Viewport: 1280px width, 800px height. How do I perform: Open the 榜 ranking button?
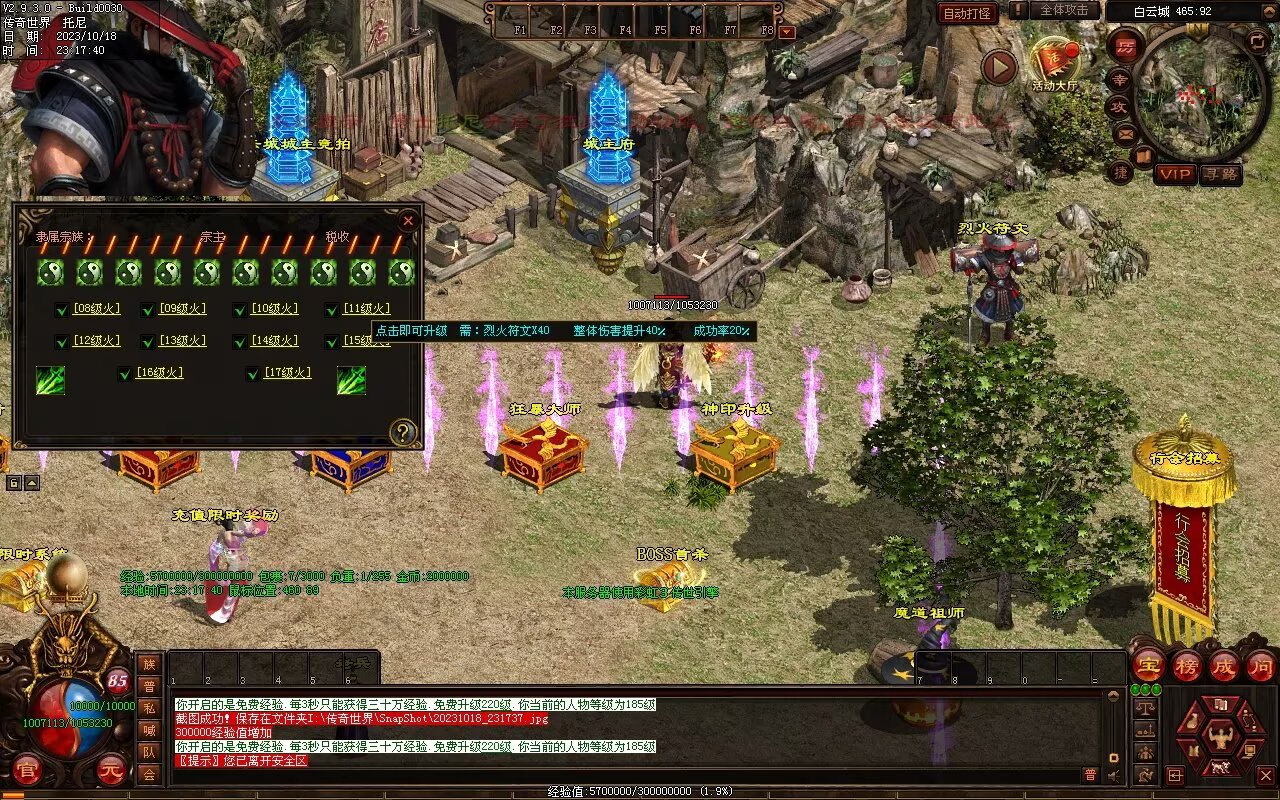pyautogui.click(x=1187, y=665)
